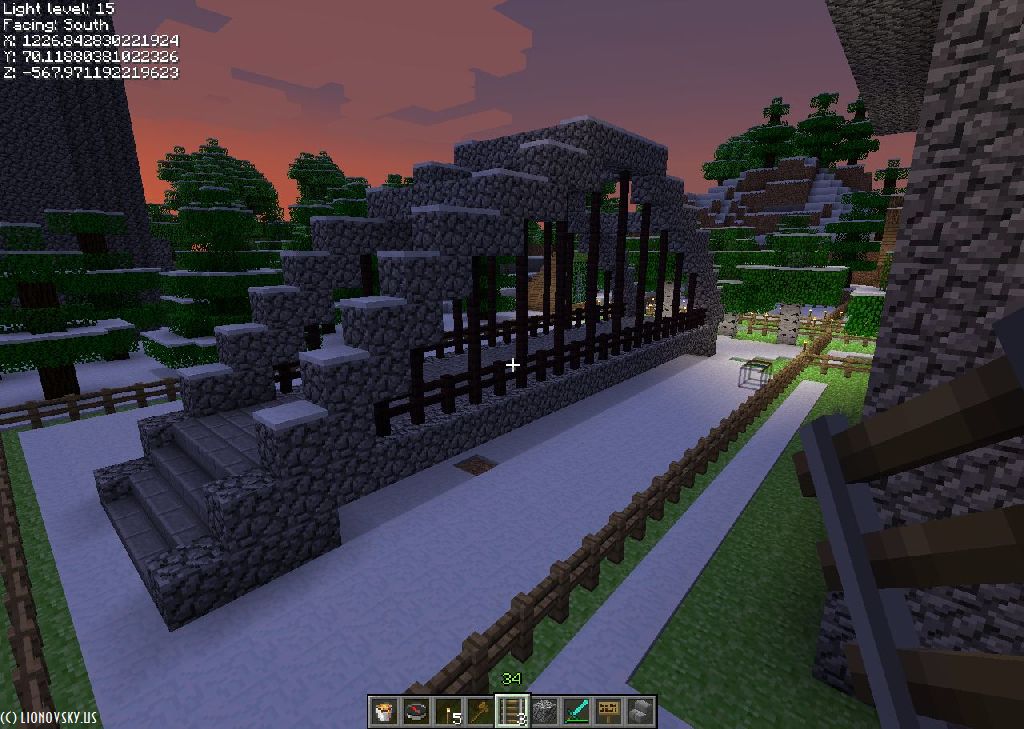The width and height of the screenshot is (1024, 729).
Task: Equip the diamond sword from the hotbar
Action: tap(576, 711)
